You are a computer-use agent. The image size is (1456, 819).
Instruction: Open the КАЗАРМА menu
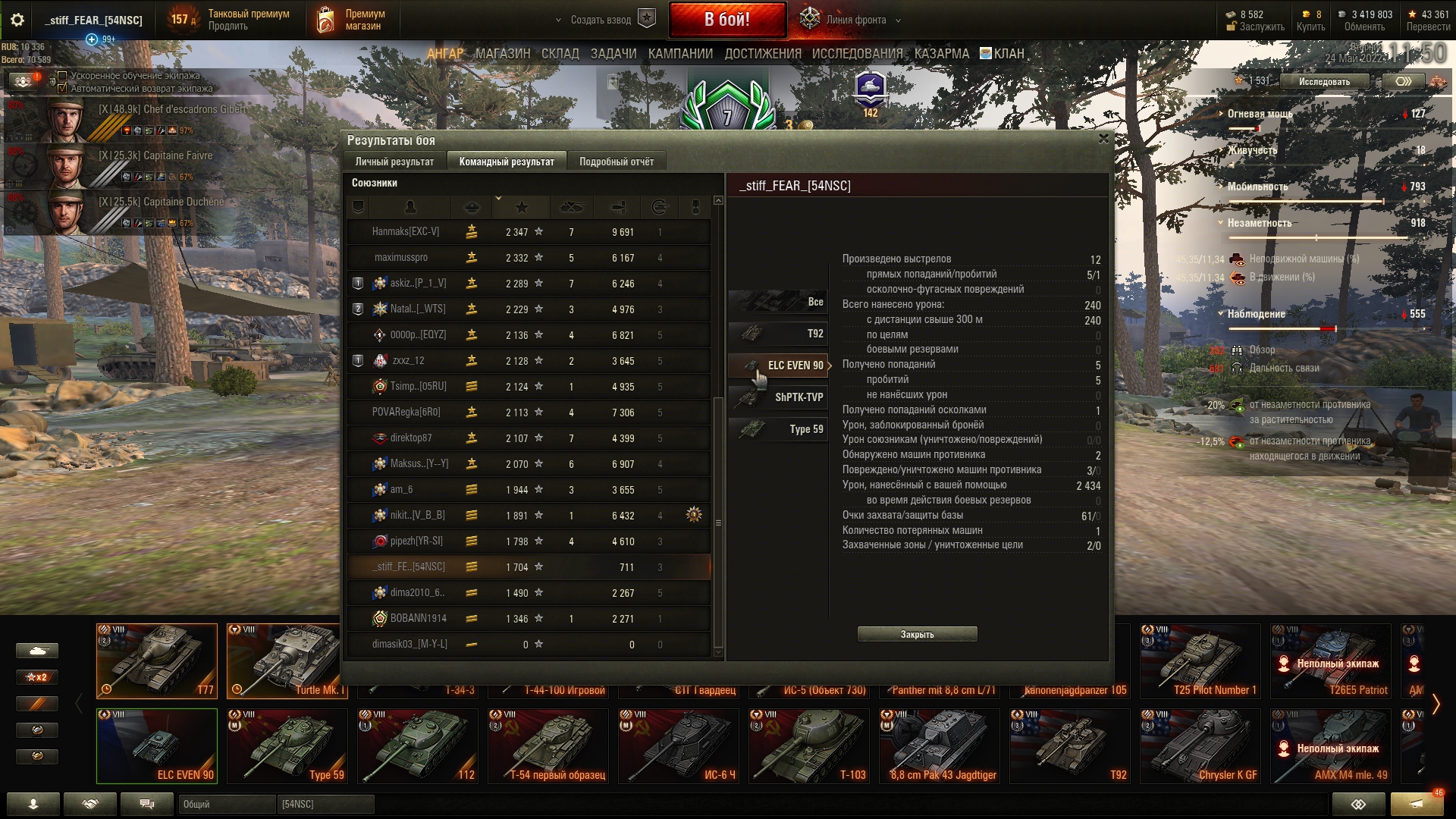(941, 54)
